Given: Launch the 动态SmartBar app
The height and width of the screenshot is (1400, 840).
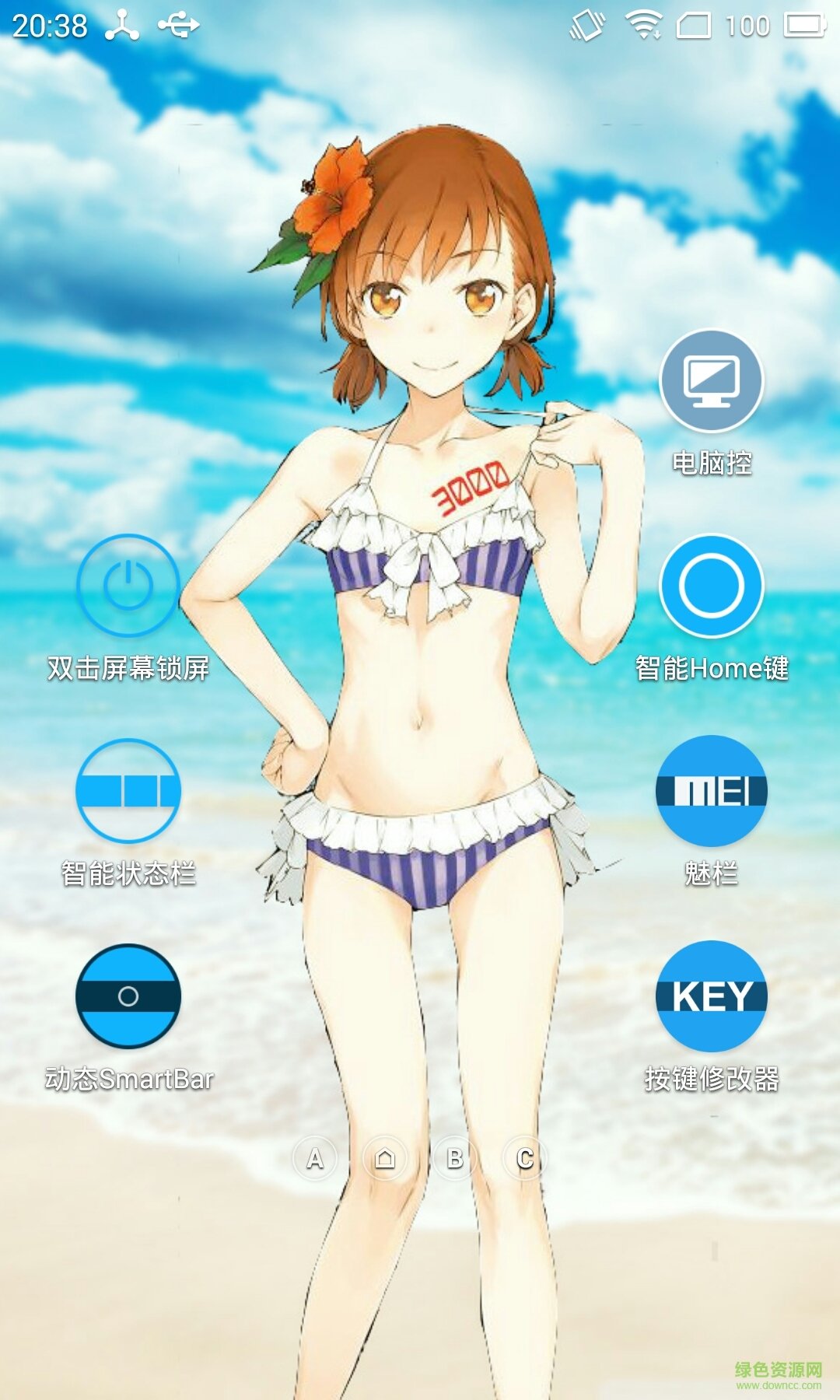Looking at the screenshot, I should [x=128, y=996].
